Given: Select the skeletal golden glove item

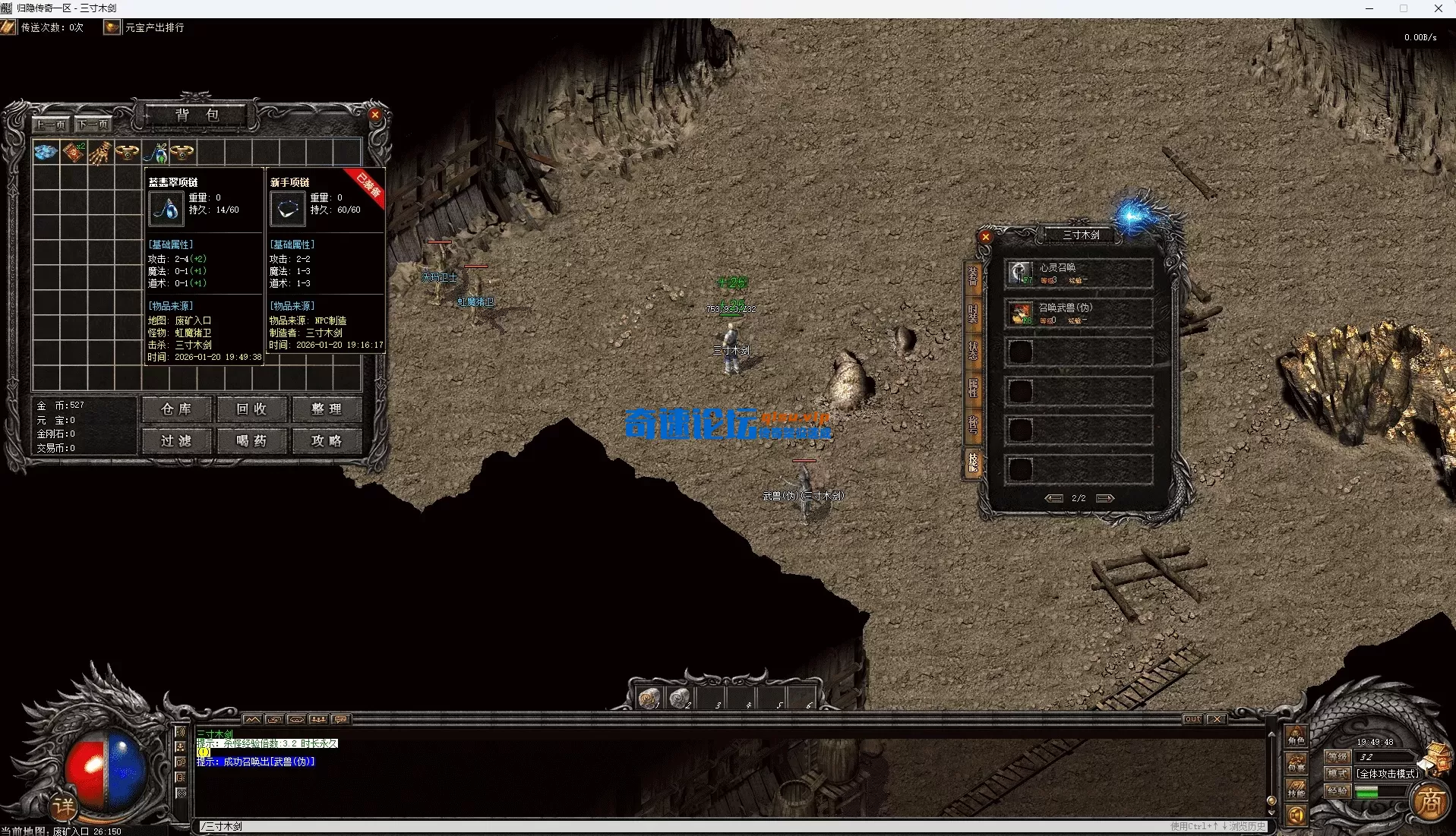Looking at the screenshot, I should pyautogui.click(x=99, y=153).
